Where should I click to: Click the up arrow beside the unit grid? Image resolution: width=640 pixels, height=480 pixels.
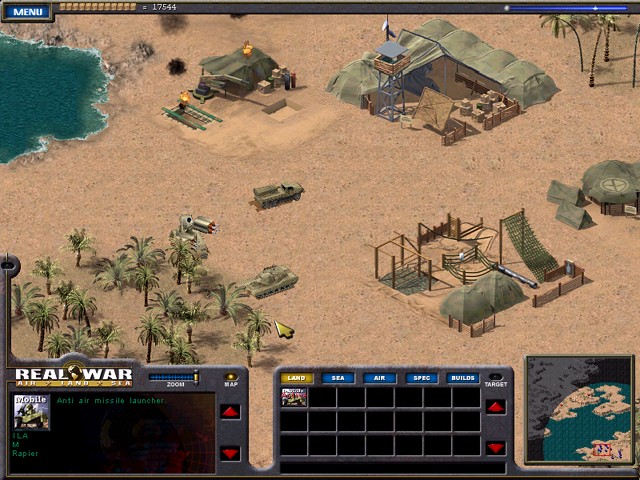(495, 408)
